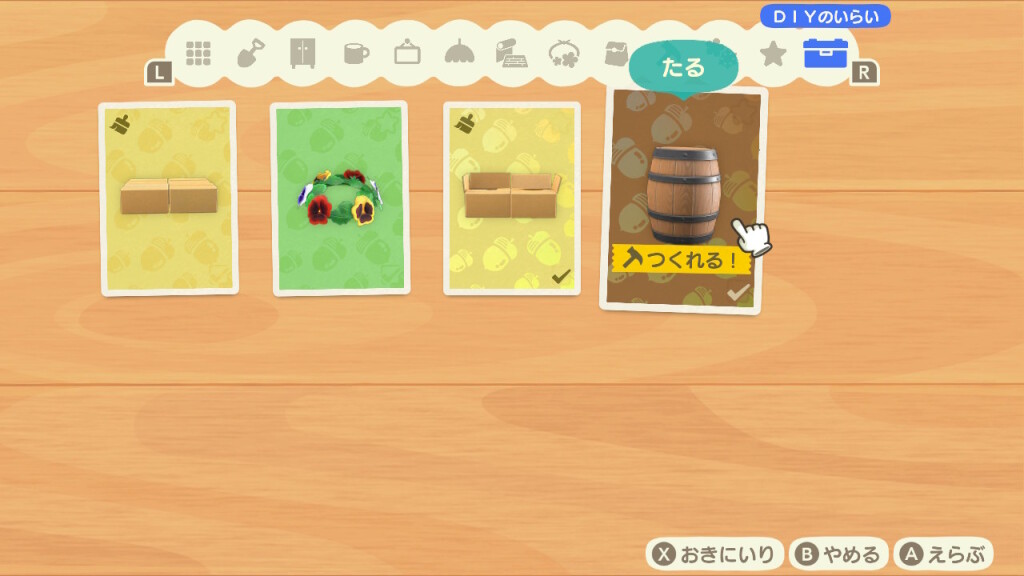This screenshot has height=576, width=1024.
Task: Switch to the ceiling lamp tab
Action: 459,54
